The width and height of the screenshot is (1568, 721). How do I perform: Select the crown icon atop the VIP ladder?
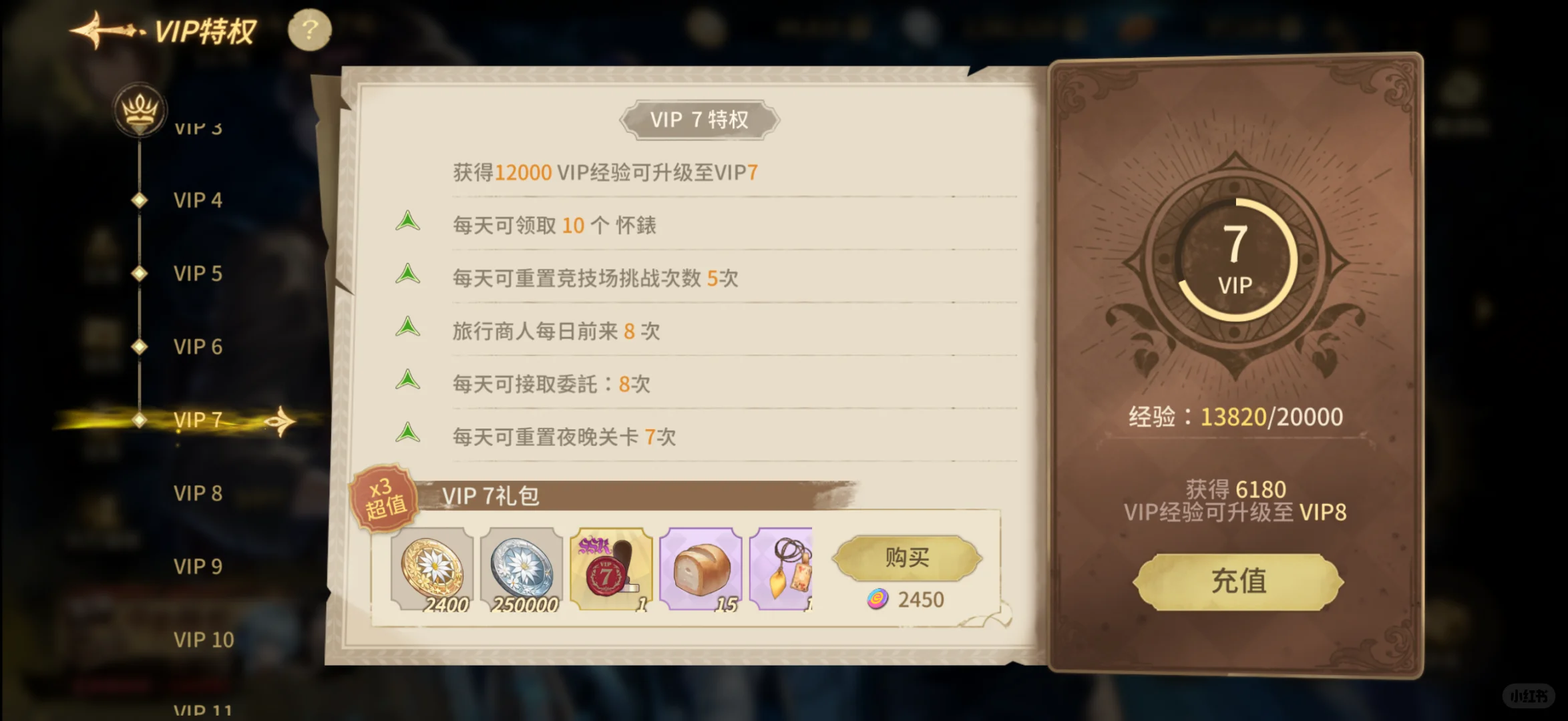point(138,110)
